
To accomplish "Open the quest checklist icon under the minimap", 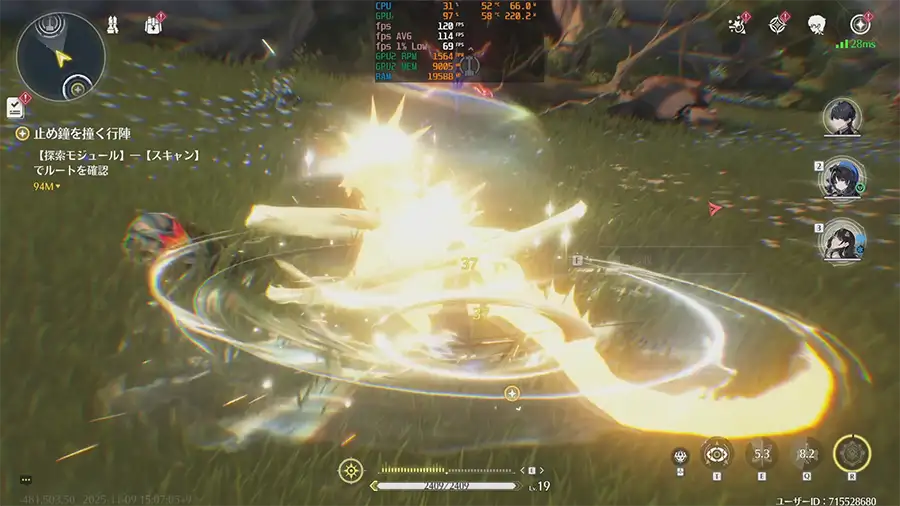I will [15, 106].
